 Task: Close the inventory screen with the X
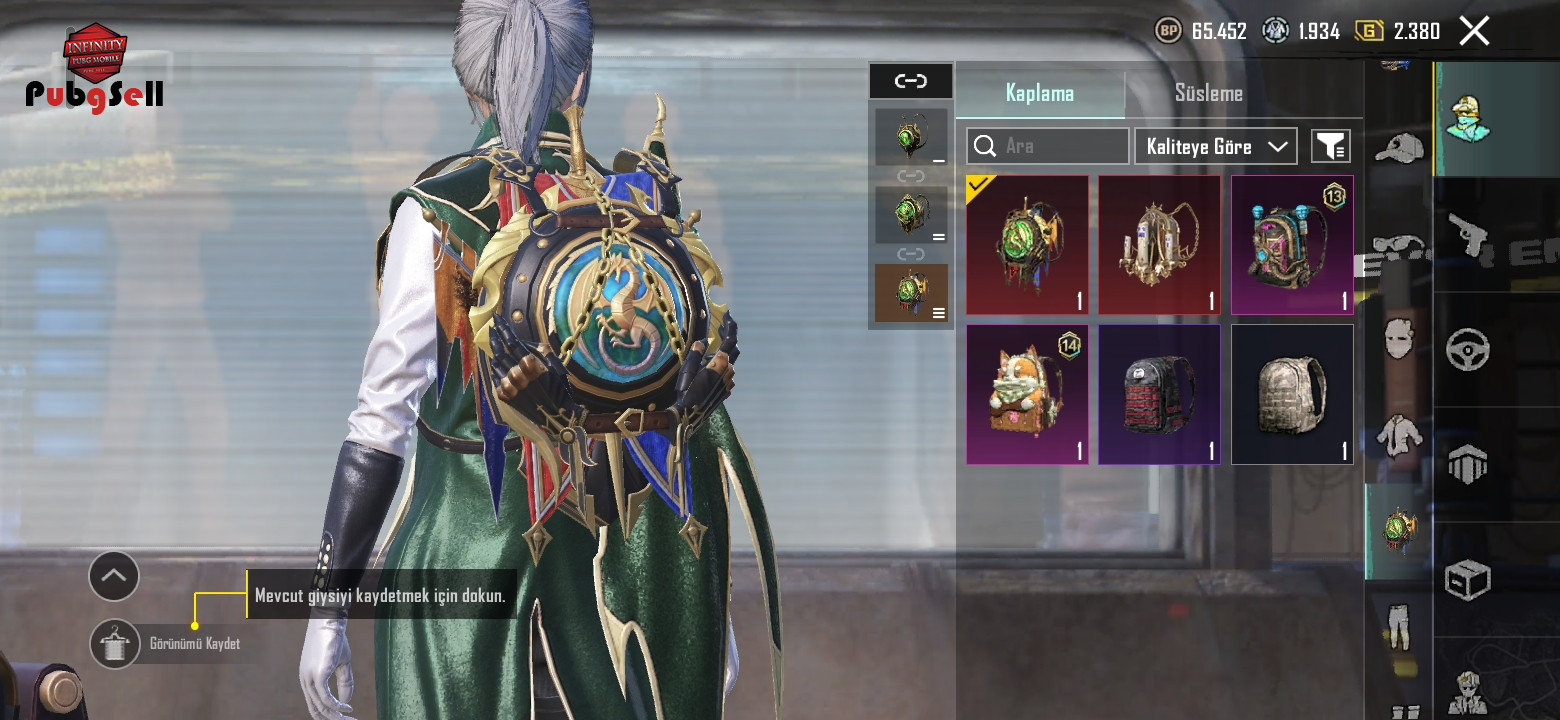tap(1474, 31)
